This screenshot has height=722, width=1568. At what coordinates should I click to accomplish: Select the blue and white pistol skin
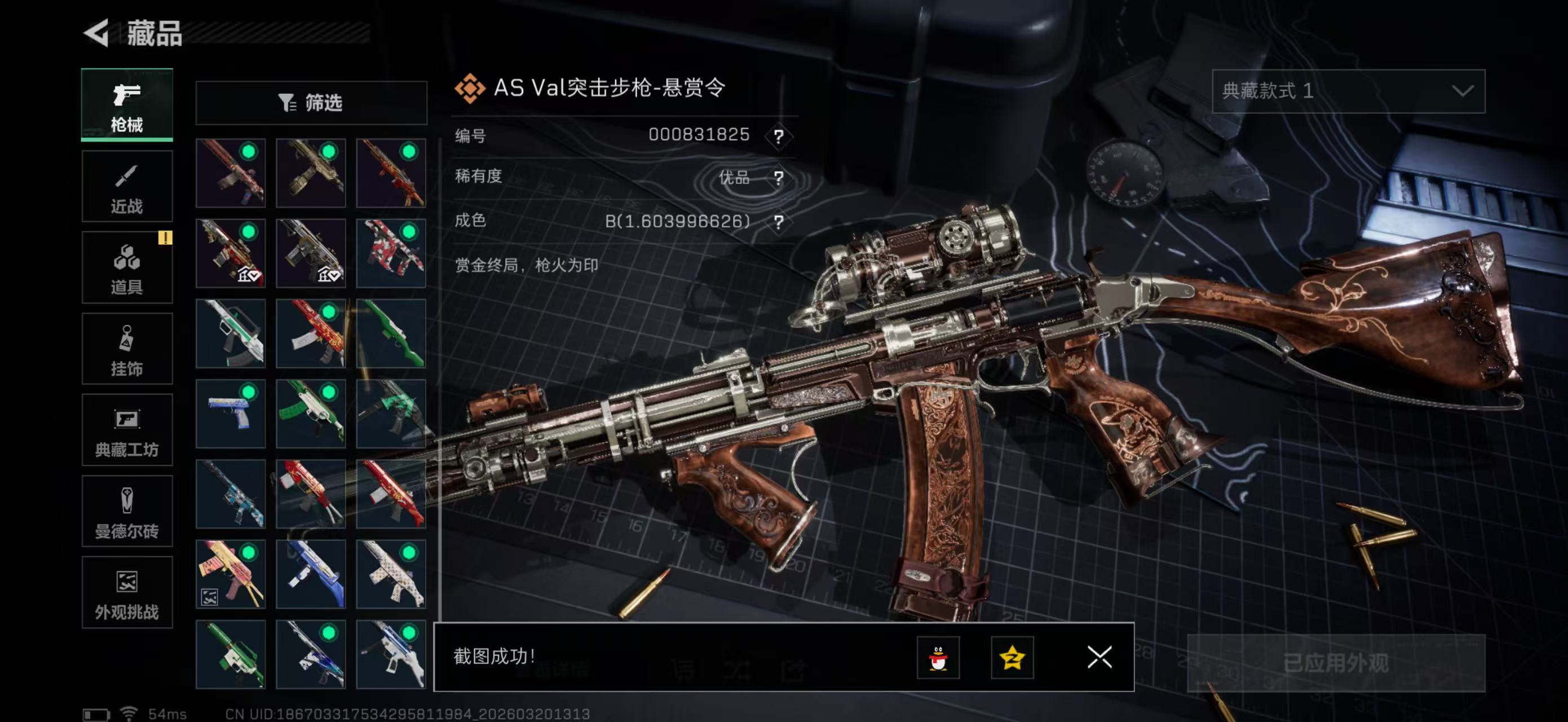pyautogui.click(x=230, y=414)
